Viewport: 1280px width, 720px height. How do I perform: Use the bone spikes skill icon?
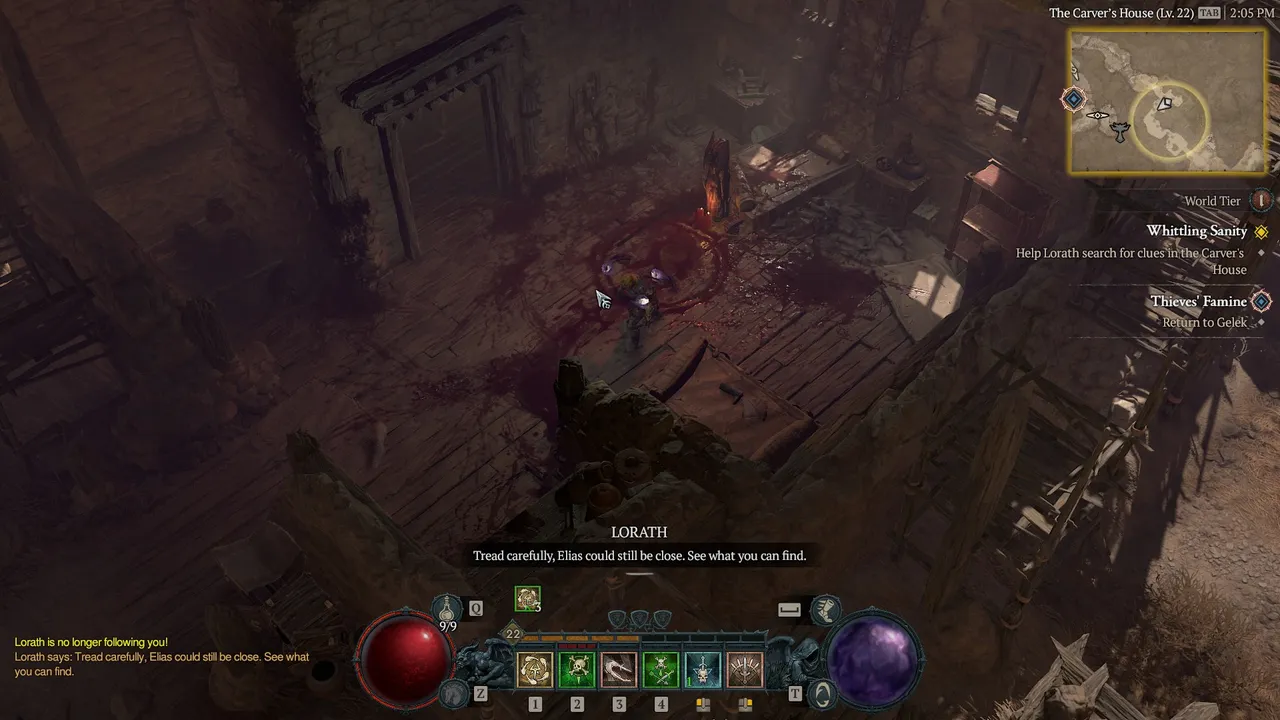click(x=745, y=670)
